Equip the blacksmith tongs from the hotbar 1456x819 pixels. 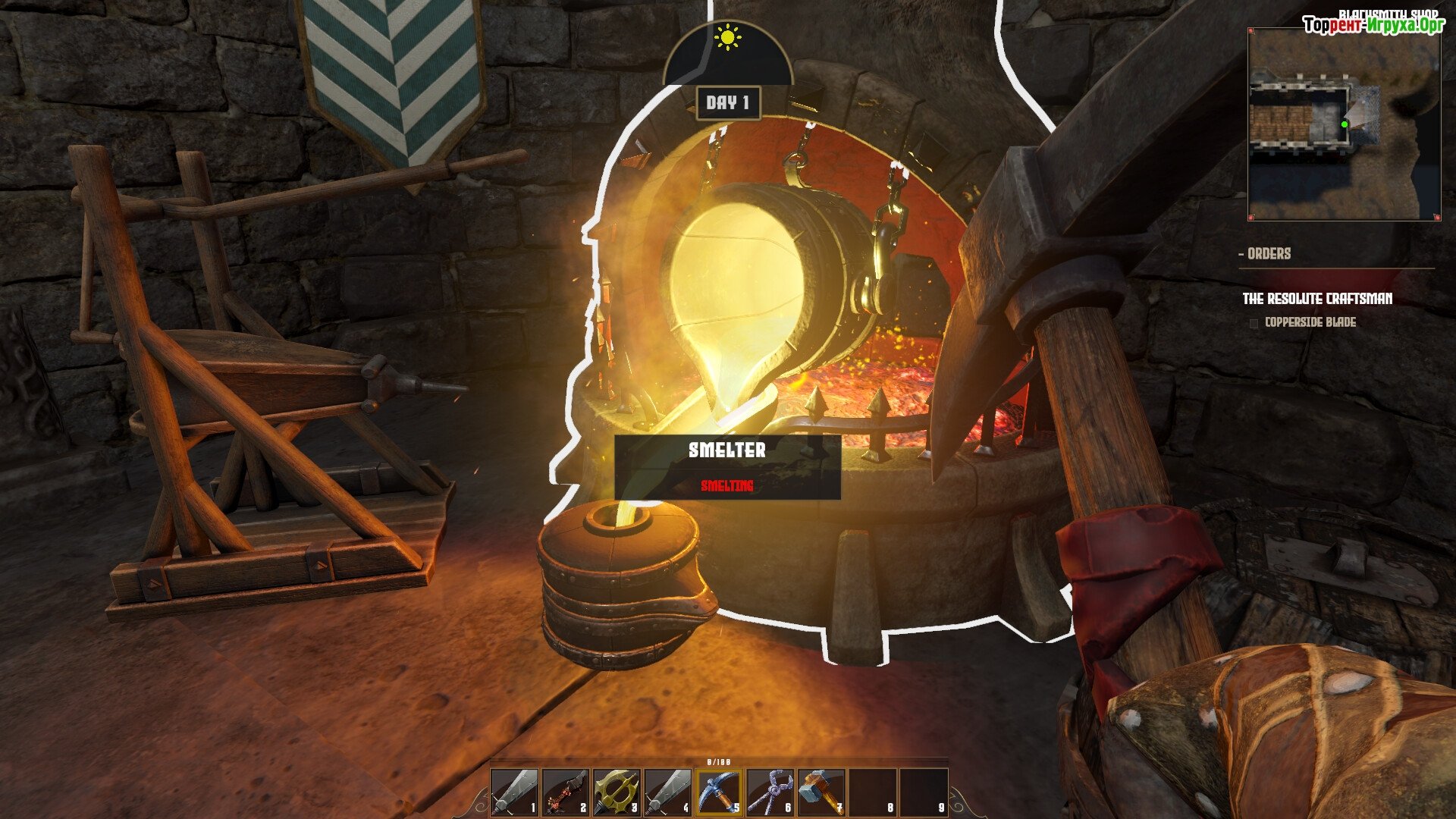pos(770,792)
